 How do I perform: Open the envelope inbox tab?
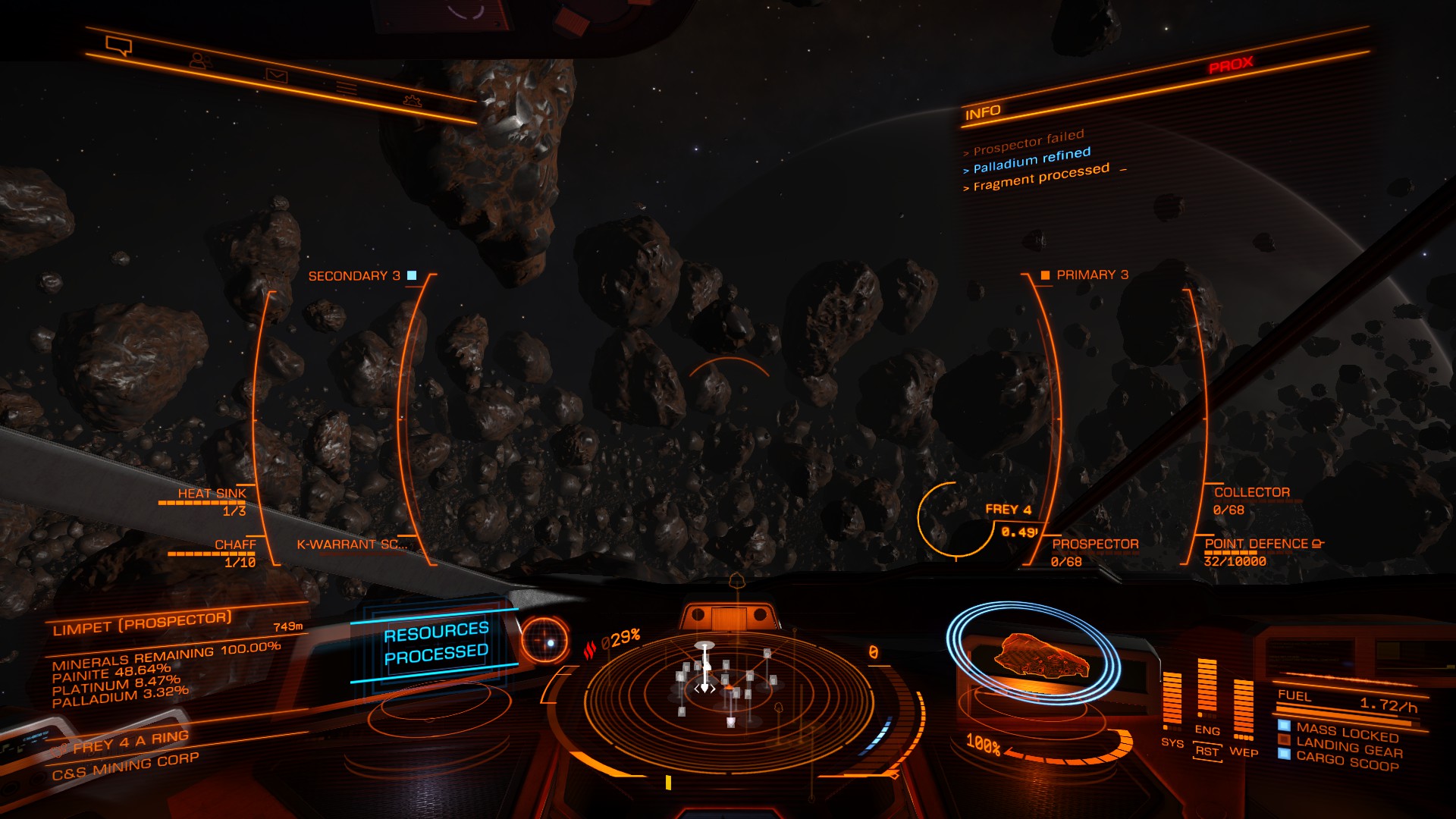[x=276, y=74]
